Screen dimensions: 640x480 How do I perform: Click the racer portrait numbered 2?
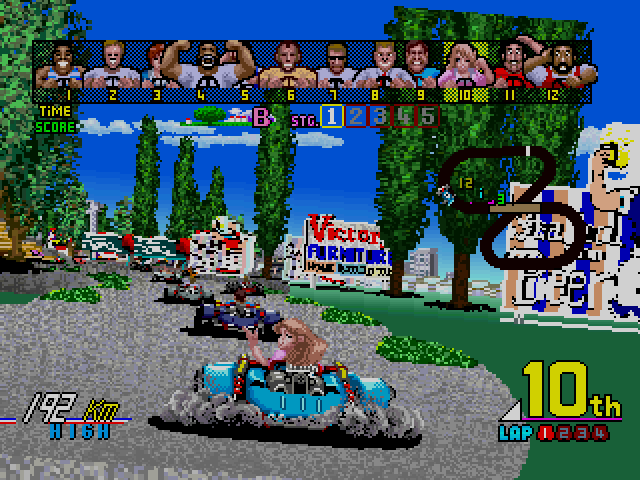(111, 64)
